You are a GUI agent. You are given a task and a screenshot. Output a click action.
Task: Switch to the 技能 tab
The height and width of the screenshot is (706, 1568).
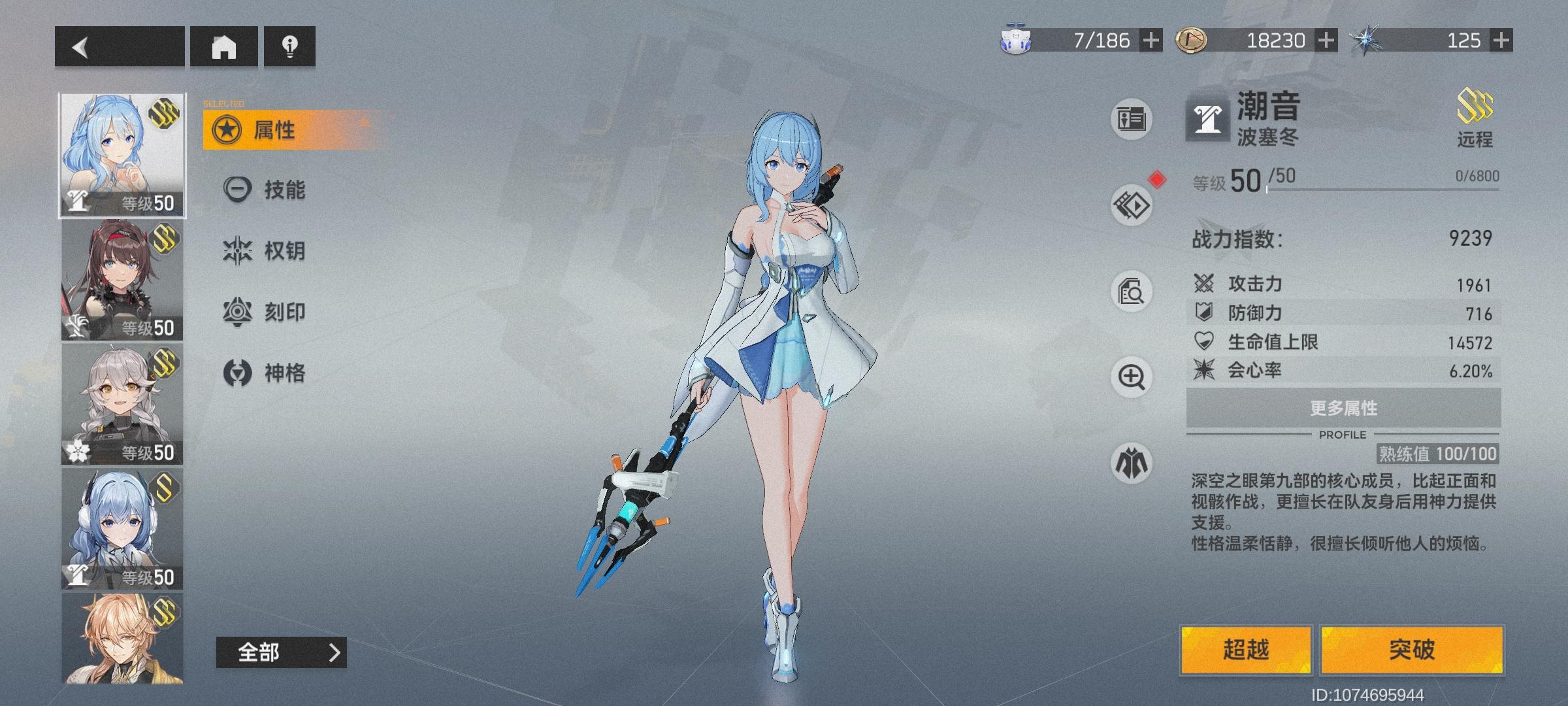(274, 189)
